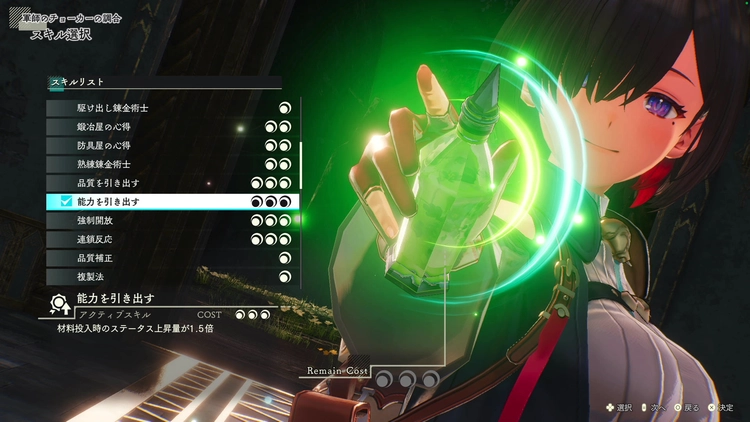750x422 pixels.
Task: Pick the 防具屋の心得 skill entry
Action: click(170, 145)
